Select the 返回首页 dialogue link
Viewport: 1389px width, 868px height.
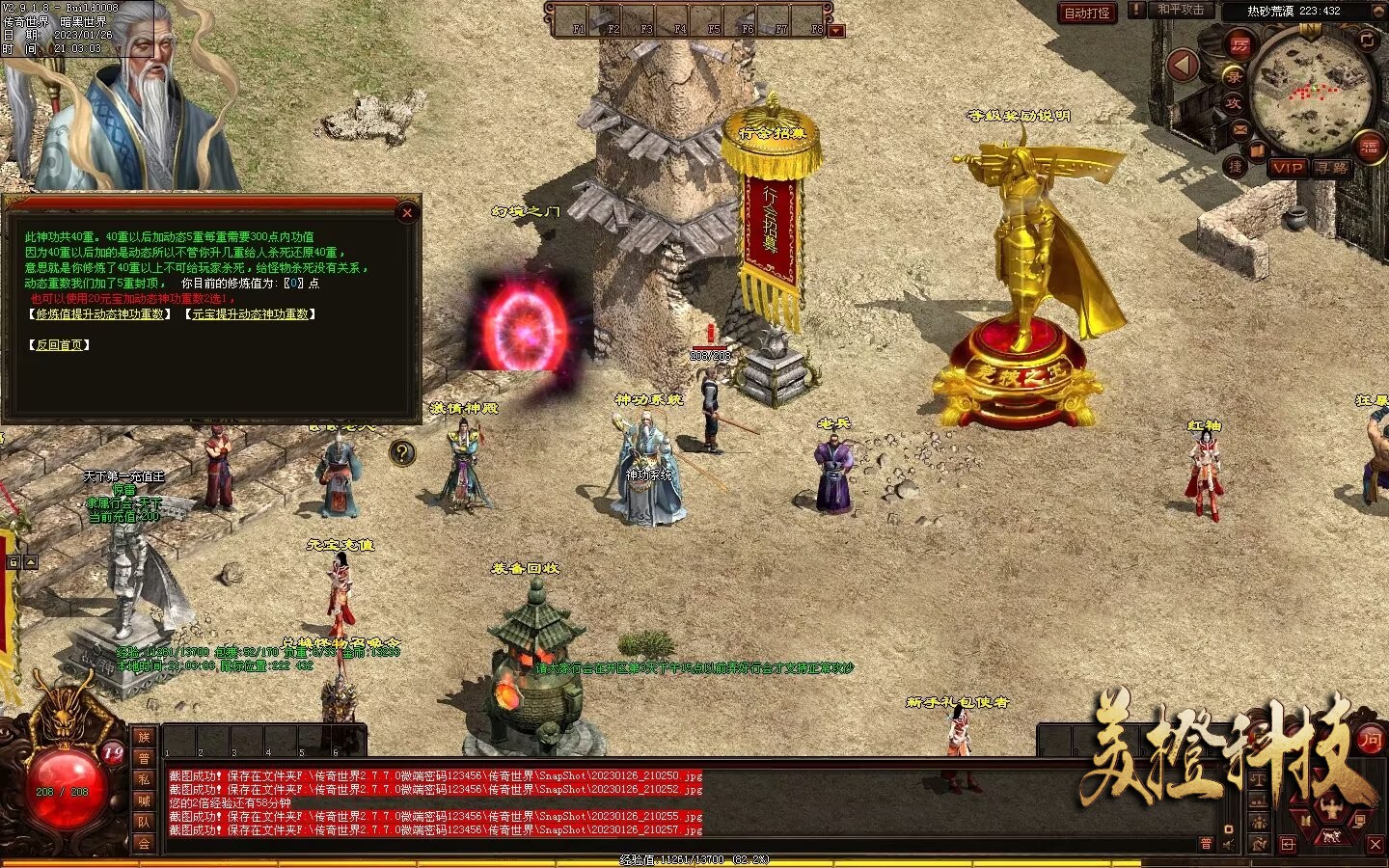click(60, 345)
